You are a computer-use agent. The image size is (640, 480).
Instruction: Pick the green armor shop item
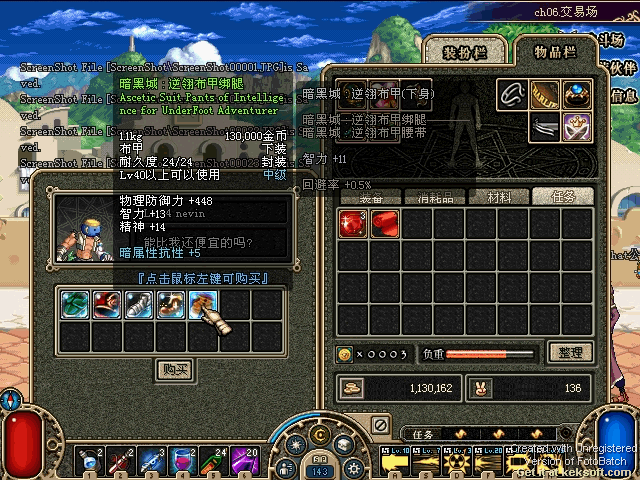[x=76, y=304]
